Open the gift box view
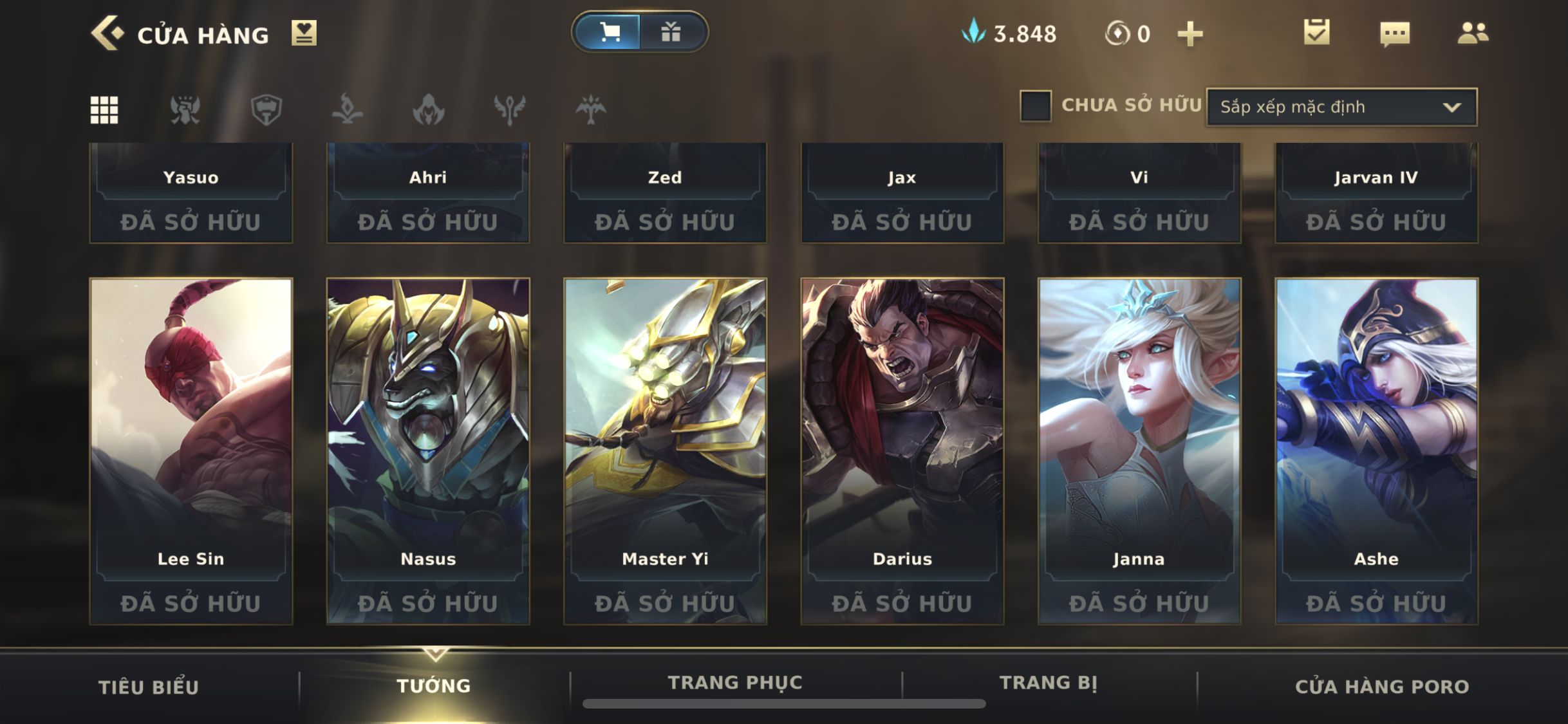 point(671,32)
